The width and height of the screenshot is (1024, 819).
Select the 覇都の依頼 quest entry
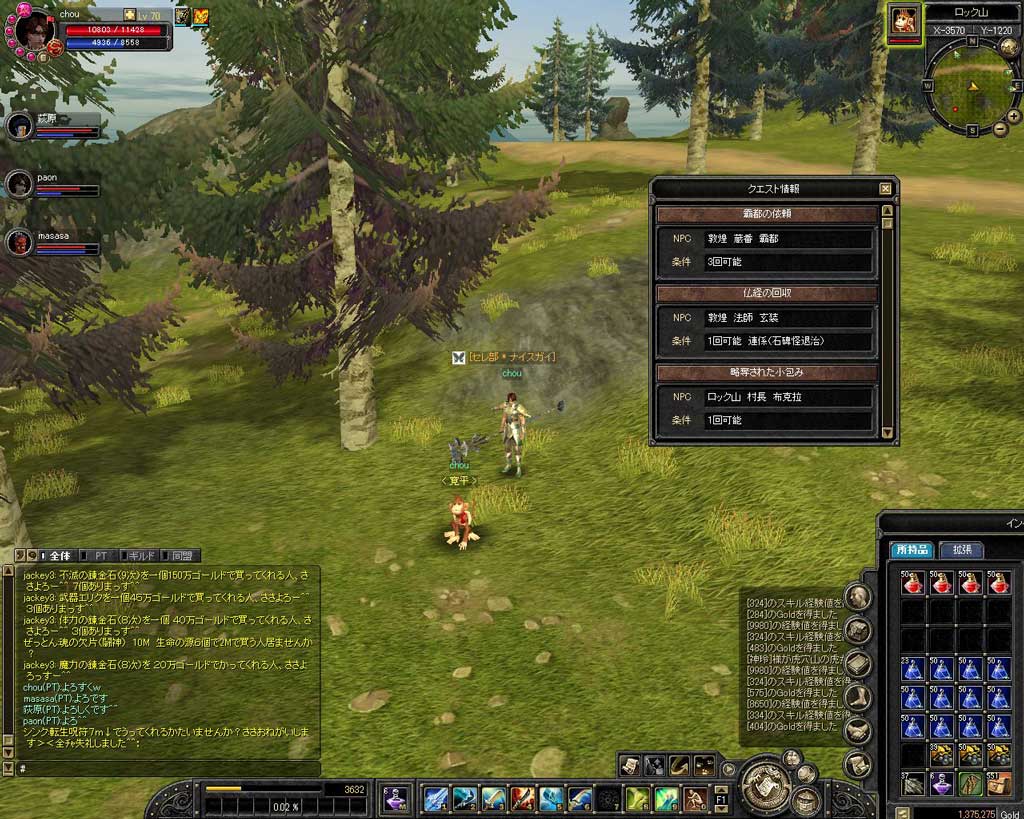pos(767,214)
